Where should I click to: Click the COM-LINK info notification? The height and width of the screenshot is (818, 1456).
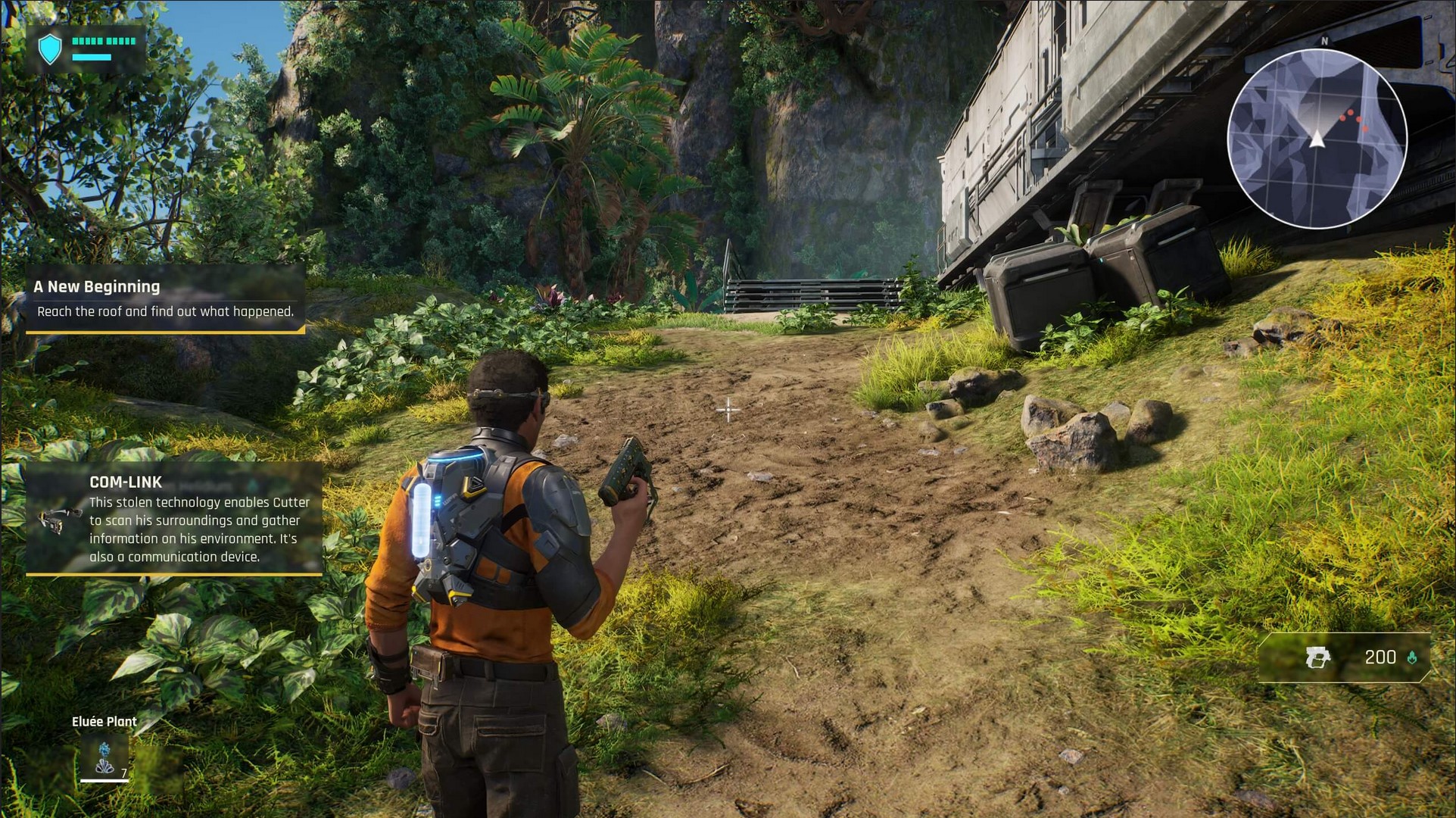174,519
